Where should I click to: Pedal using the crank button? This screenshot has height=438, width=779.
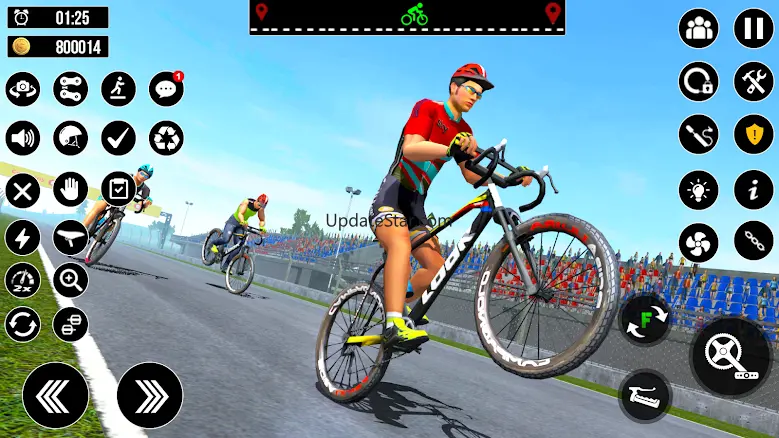click(x=733, y=355)
